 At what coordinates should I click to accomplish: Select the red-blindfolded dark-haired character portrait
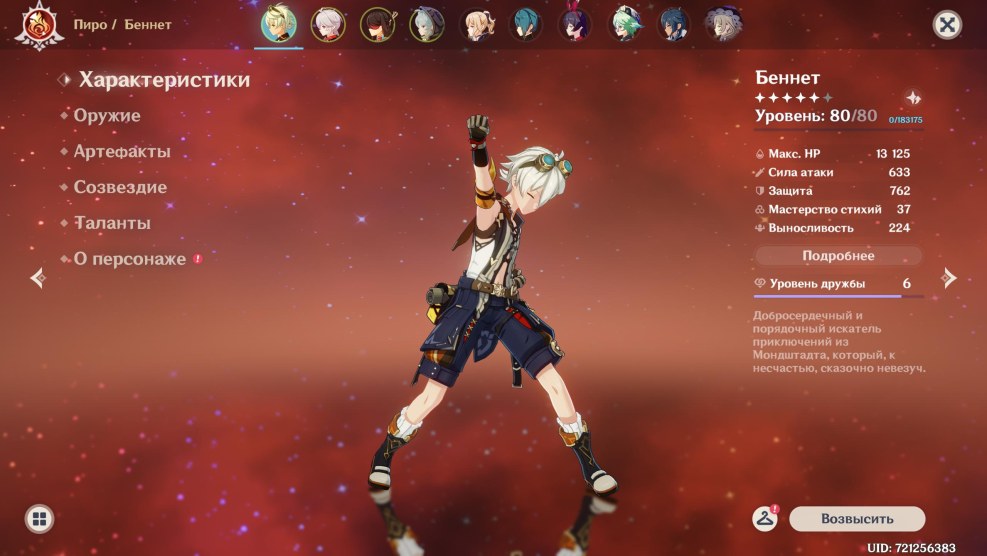[x=377, y=24]
